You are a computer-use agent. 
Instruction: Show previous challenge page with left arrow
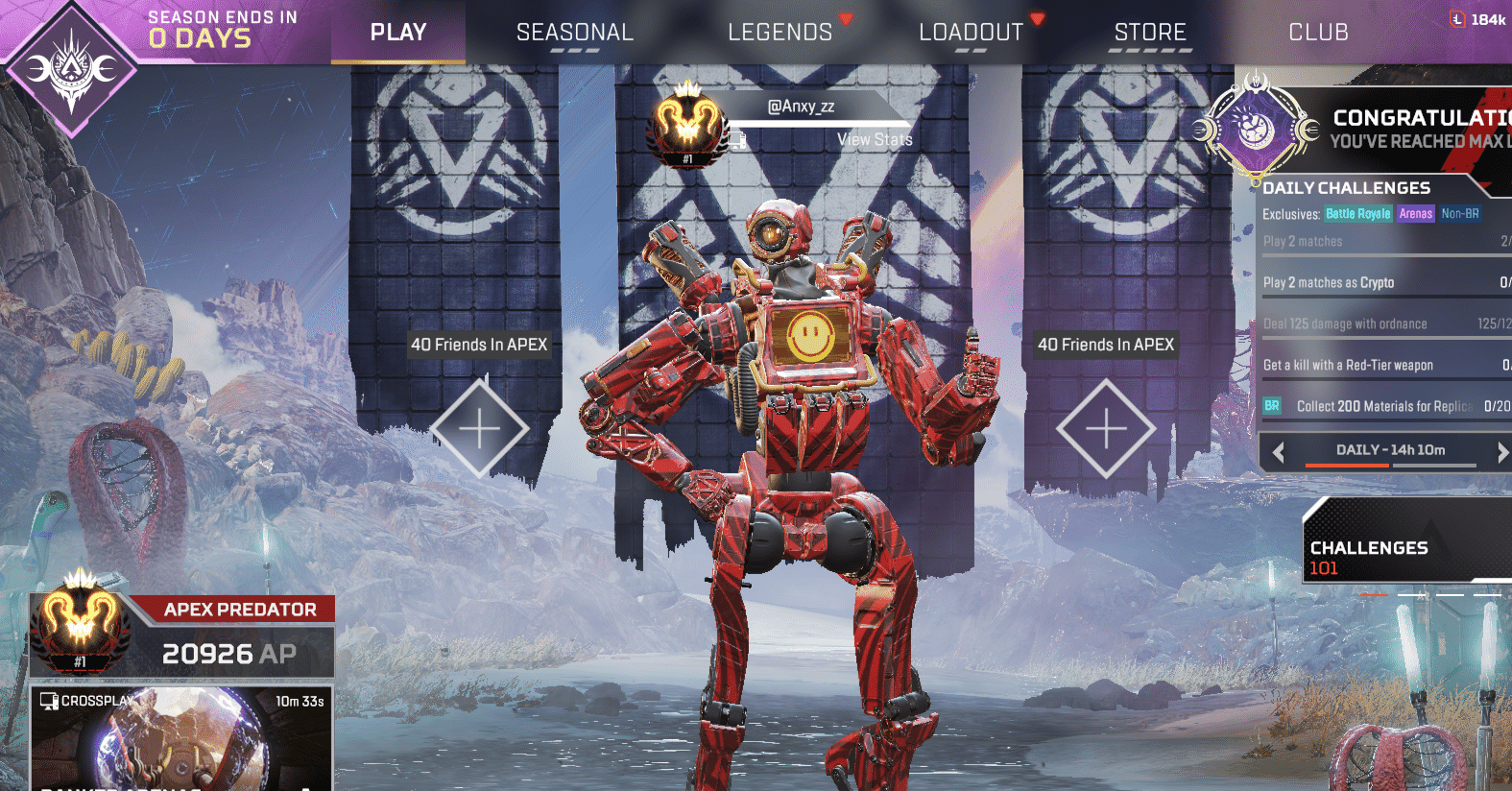[x=1279, y=451]
